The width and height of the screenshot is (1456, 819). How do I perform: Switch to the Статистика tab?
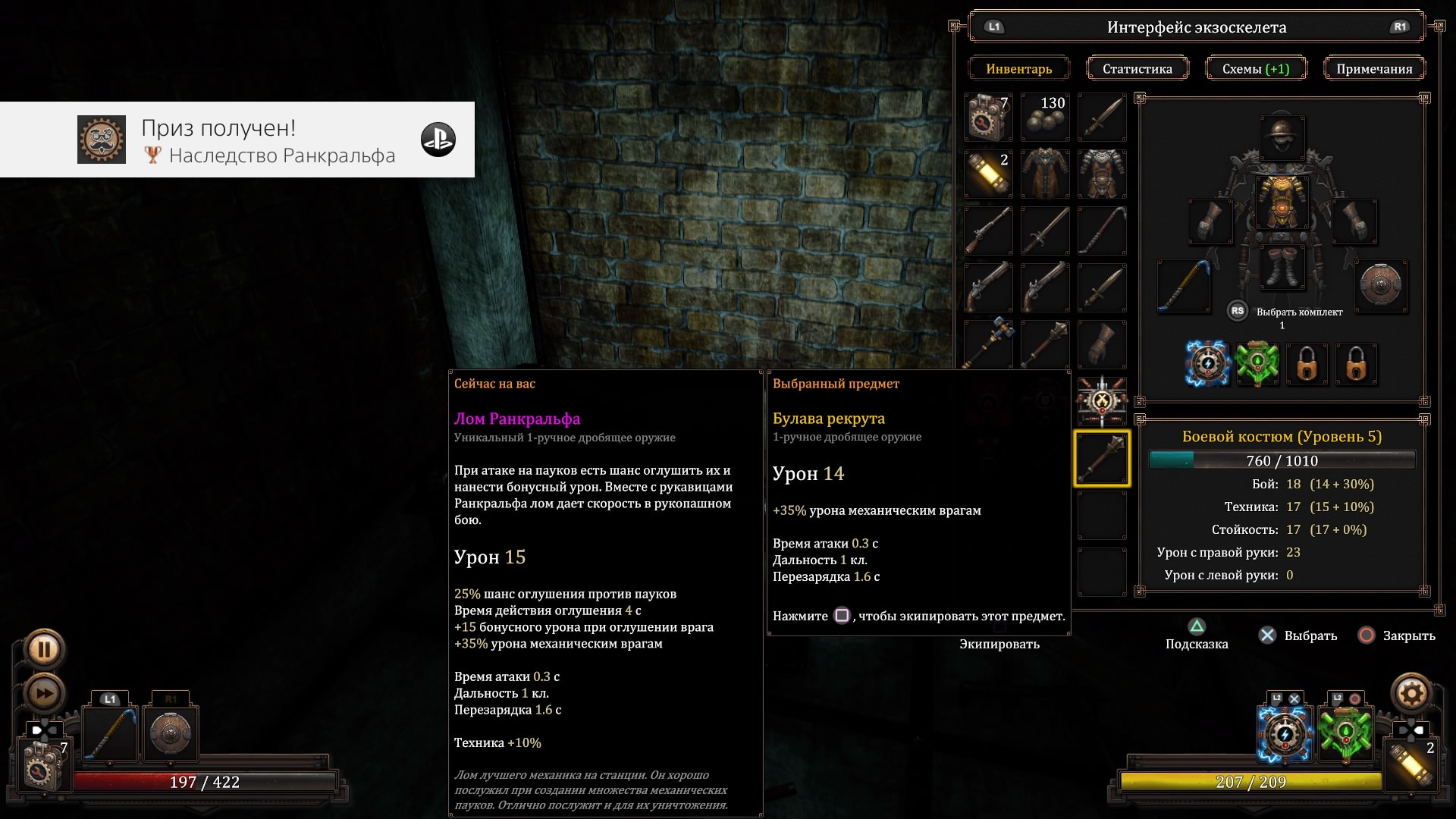click(x=1137, y=69)
